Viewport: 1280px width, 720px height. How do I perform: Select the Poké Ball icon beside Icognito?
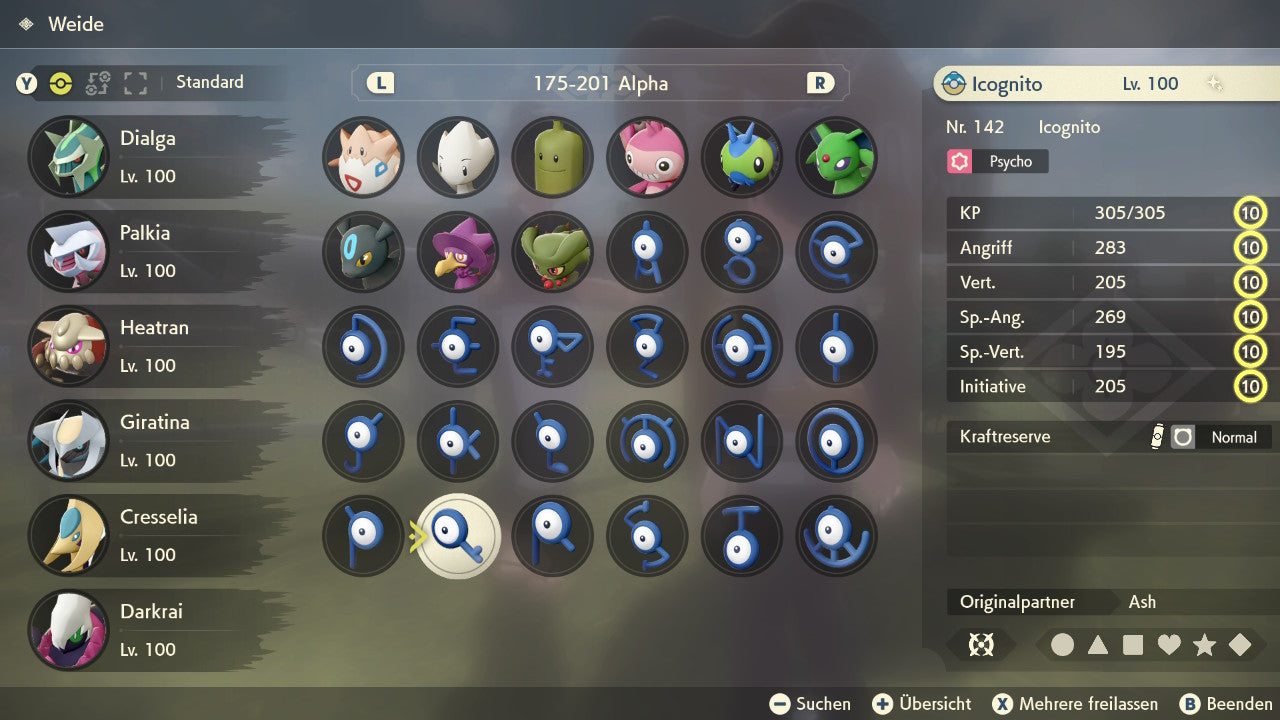pyautogui.click(x=957, y=84)
